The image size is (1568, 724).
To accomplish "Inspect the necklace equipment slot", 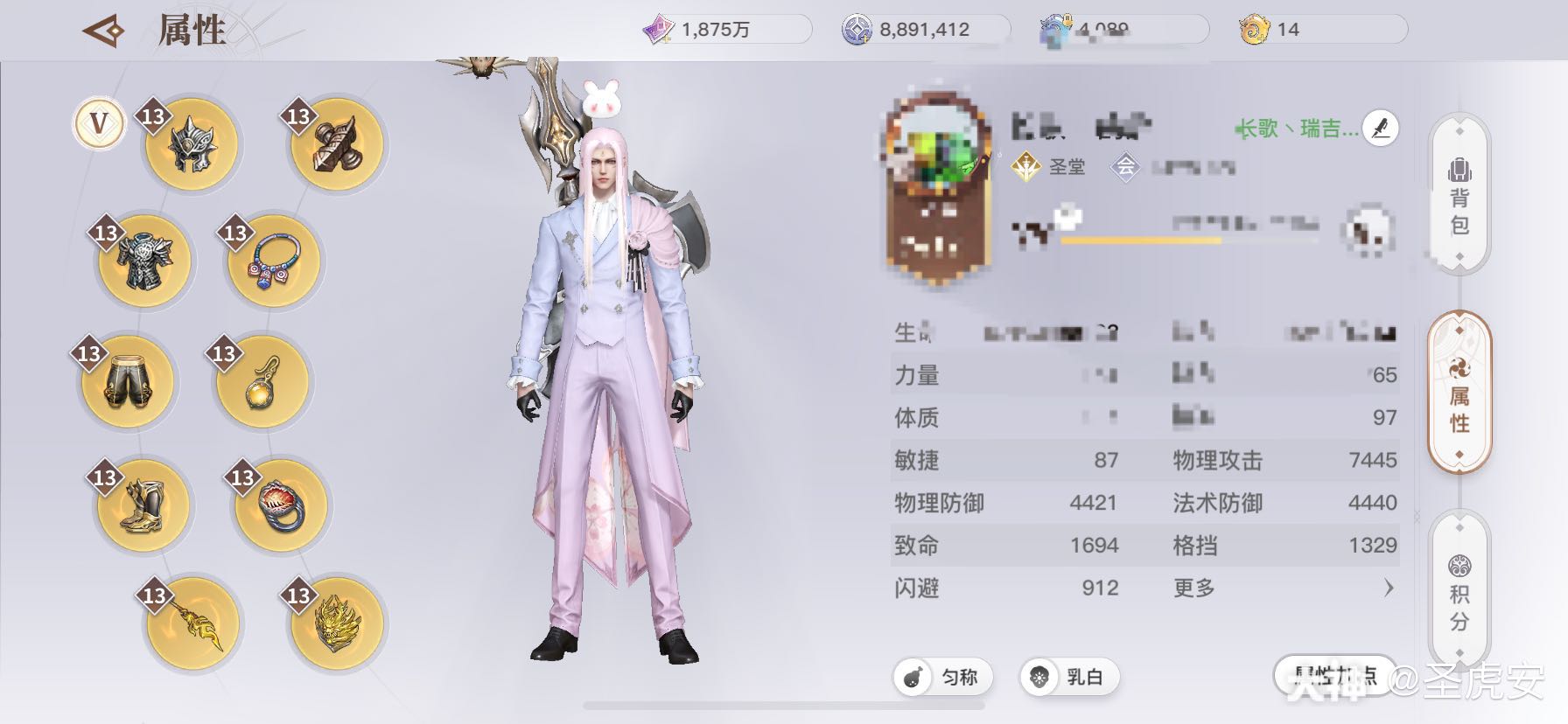I will [x=272, y=262].
